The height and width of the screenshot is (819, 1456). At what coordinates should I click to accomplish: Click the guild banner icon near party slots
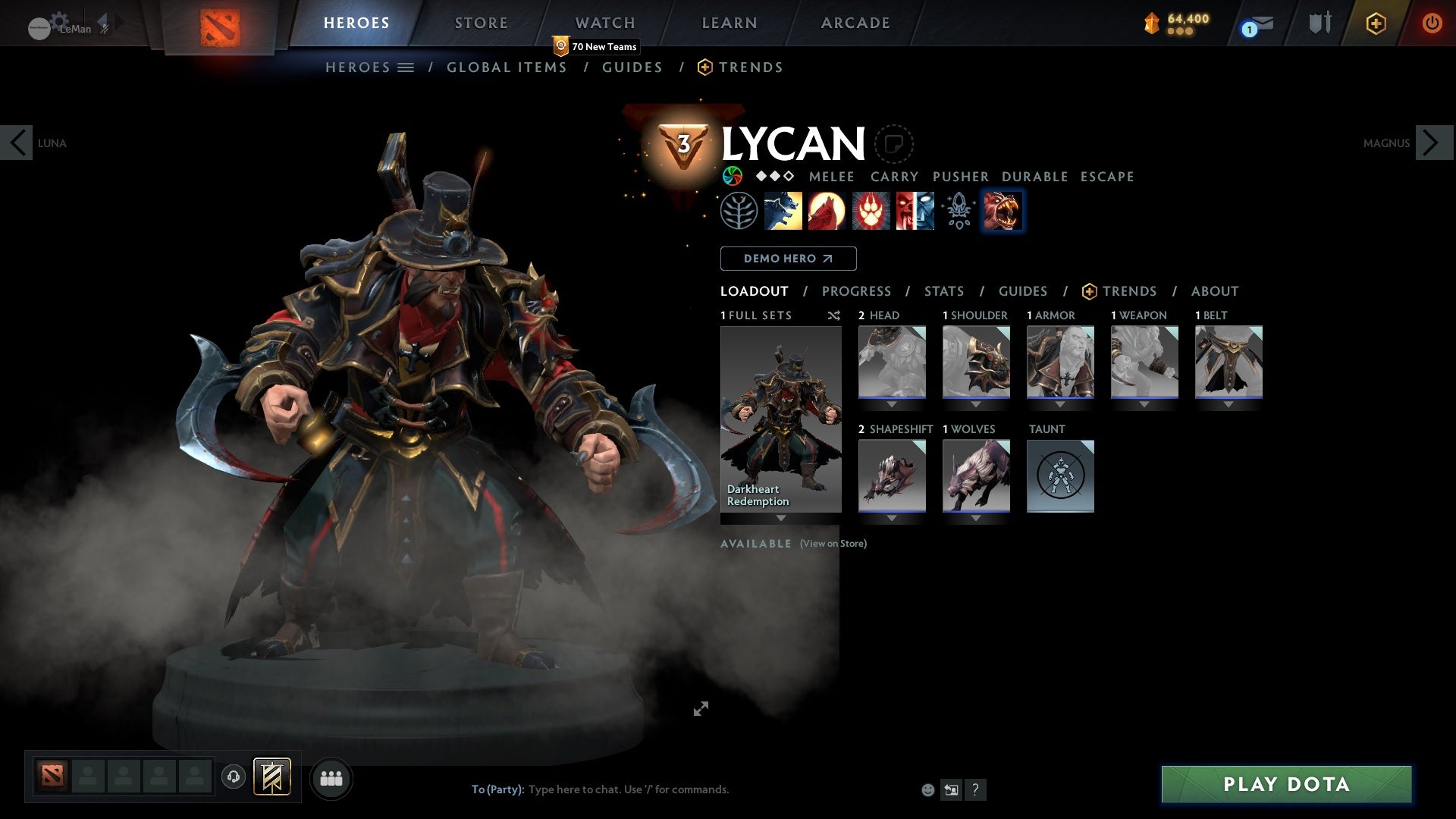click(x=272, y=777)
